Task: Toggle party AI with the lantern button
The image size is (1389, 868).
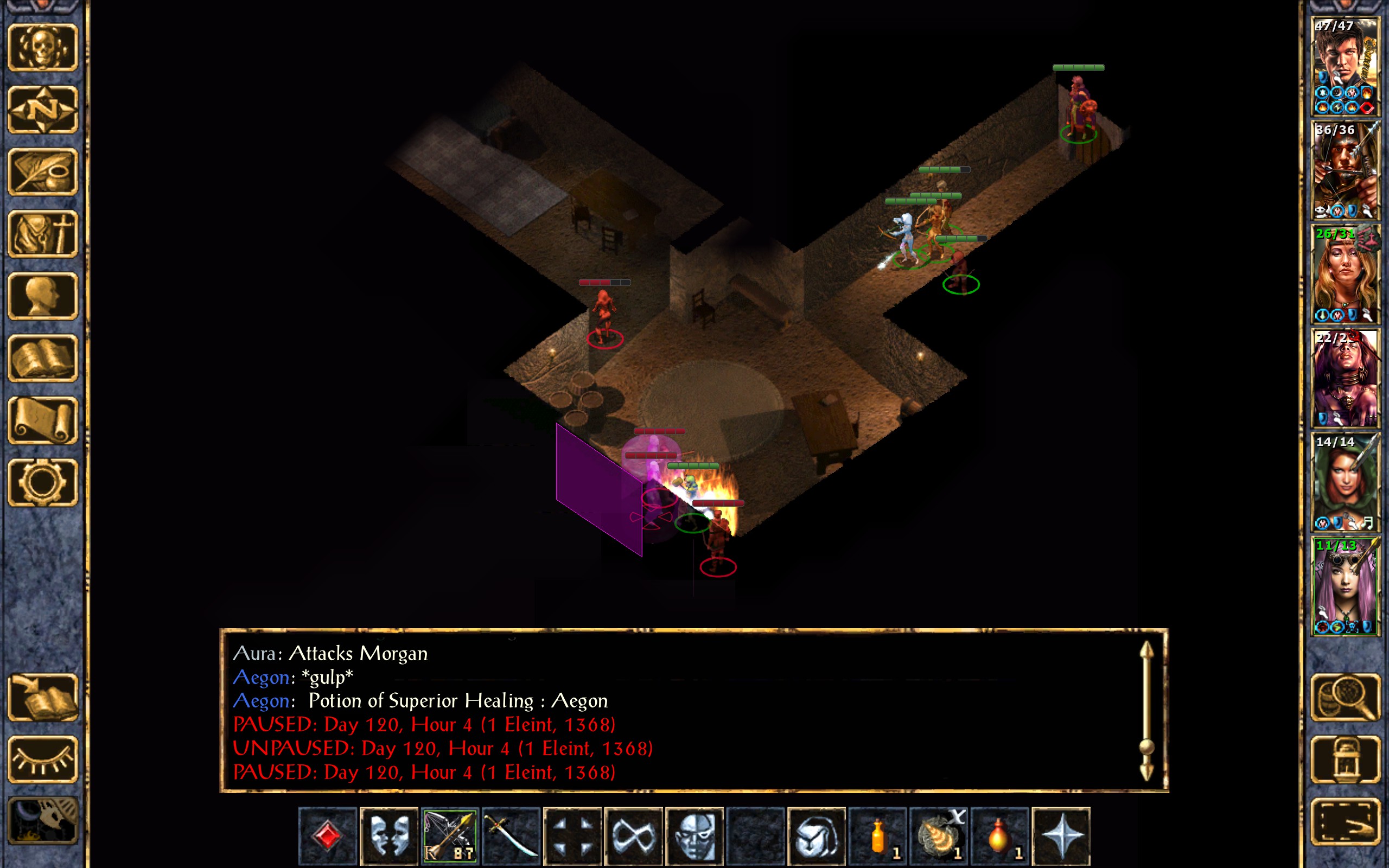Action: click(1345, 759)
